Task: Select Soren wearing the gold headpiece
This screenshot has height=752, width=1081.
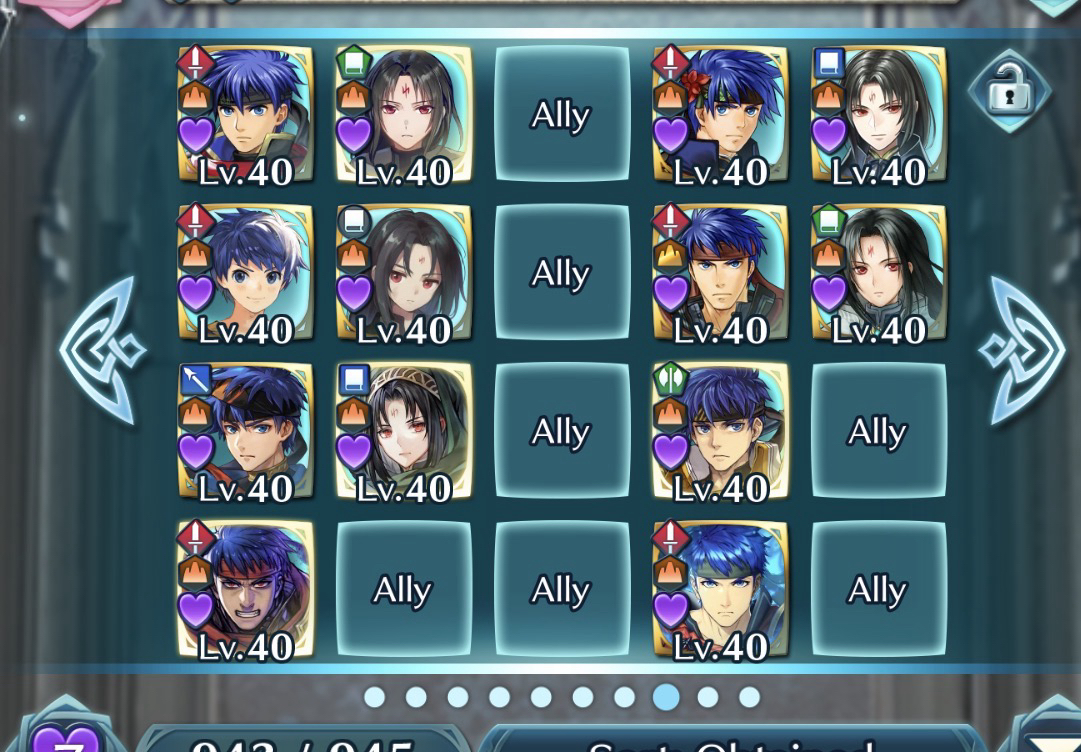Action: click(x=403, y=431)
